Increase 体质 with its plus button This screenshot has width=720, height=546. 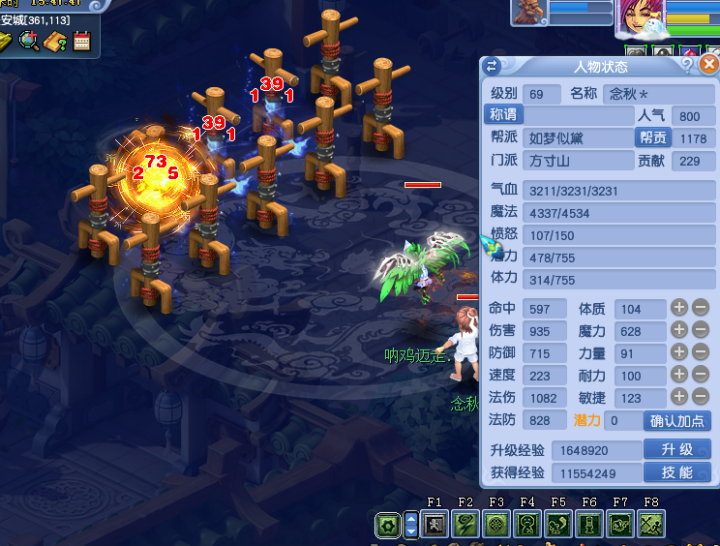(x=678, y=309)
